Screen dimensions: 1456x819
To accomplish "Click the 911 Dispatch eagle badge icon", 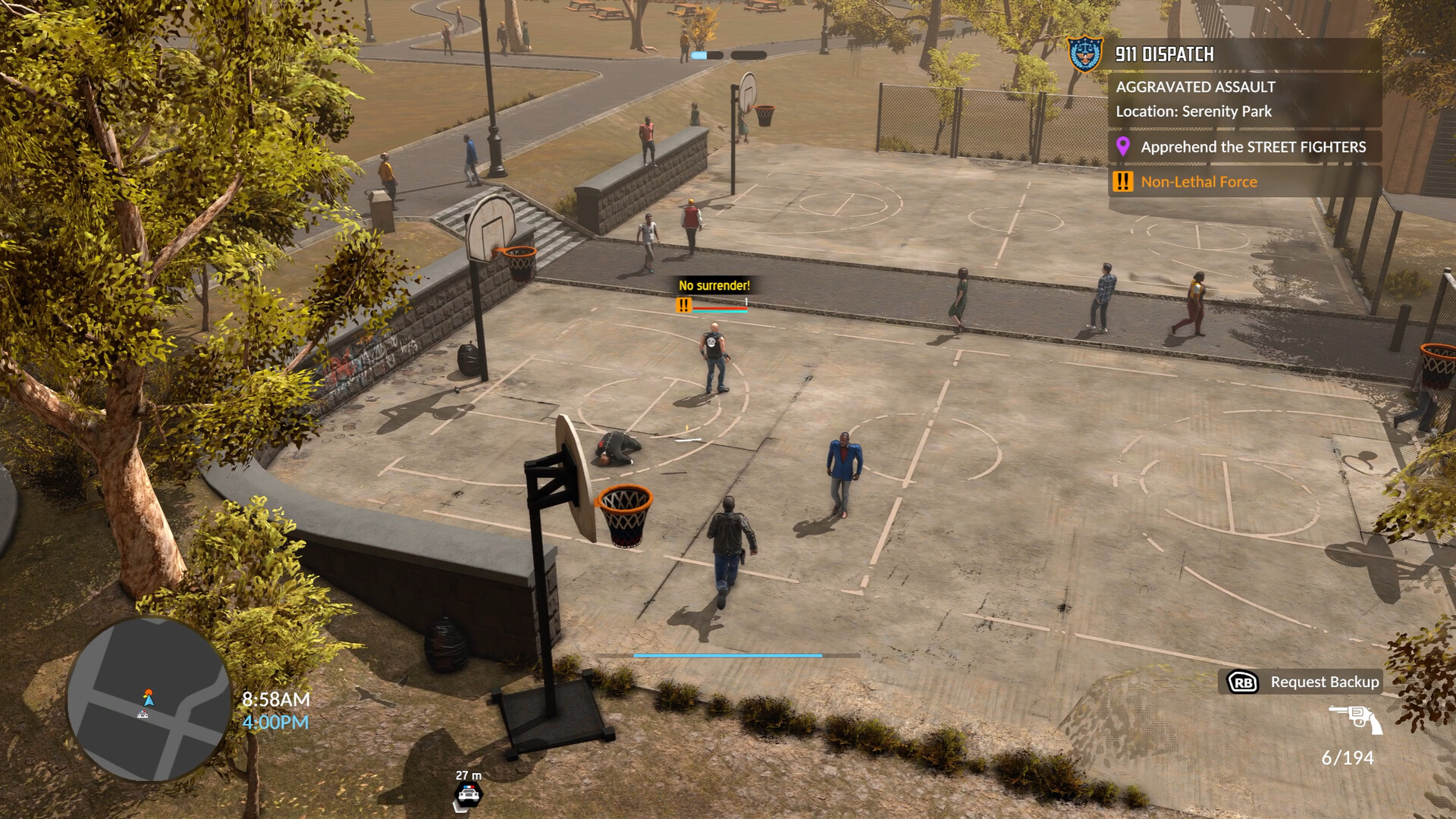I will (x=1086, y=55).
